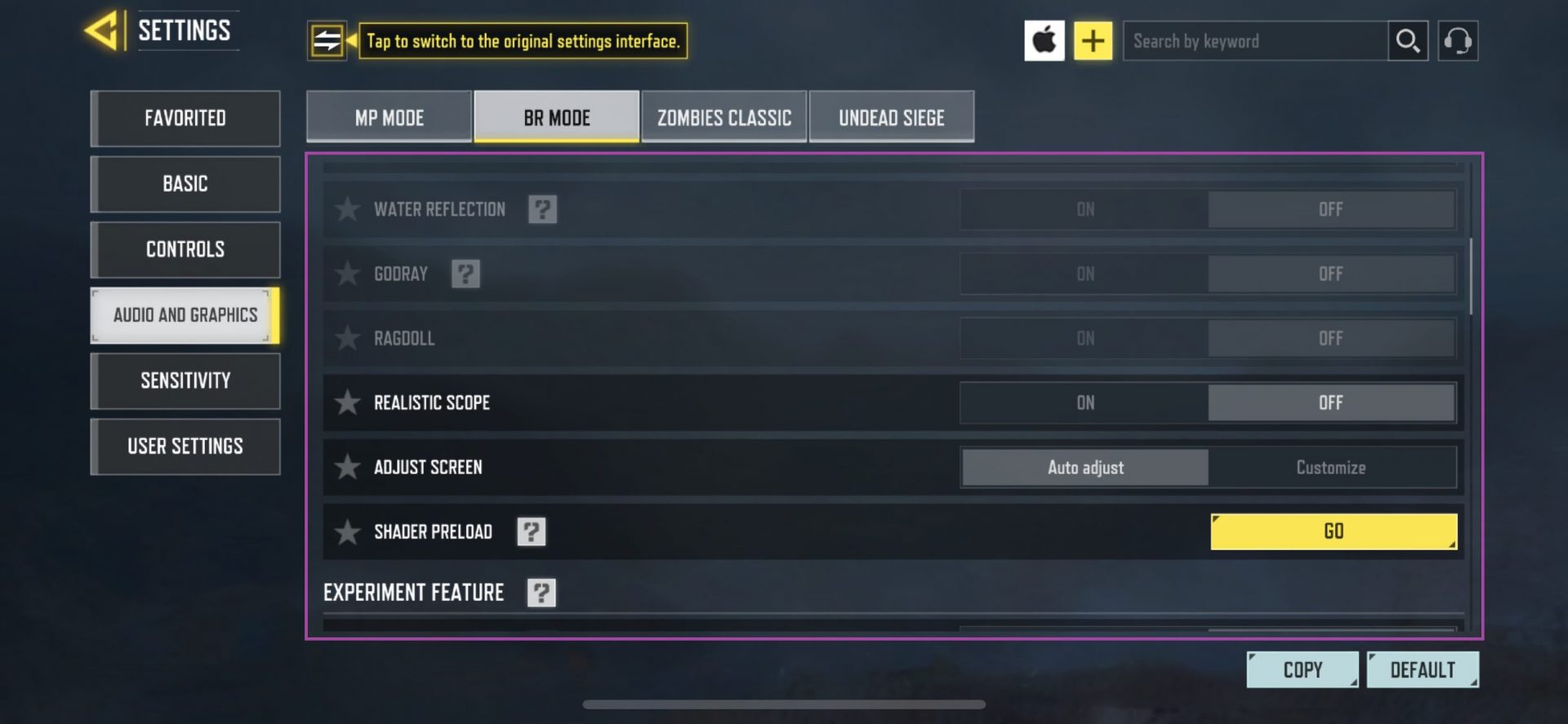Click the Copy settings button
Viewport: 1568px width, 724px height.
pos(1302,668)
